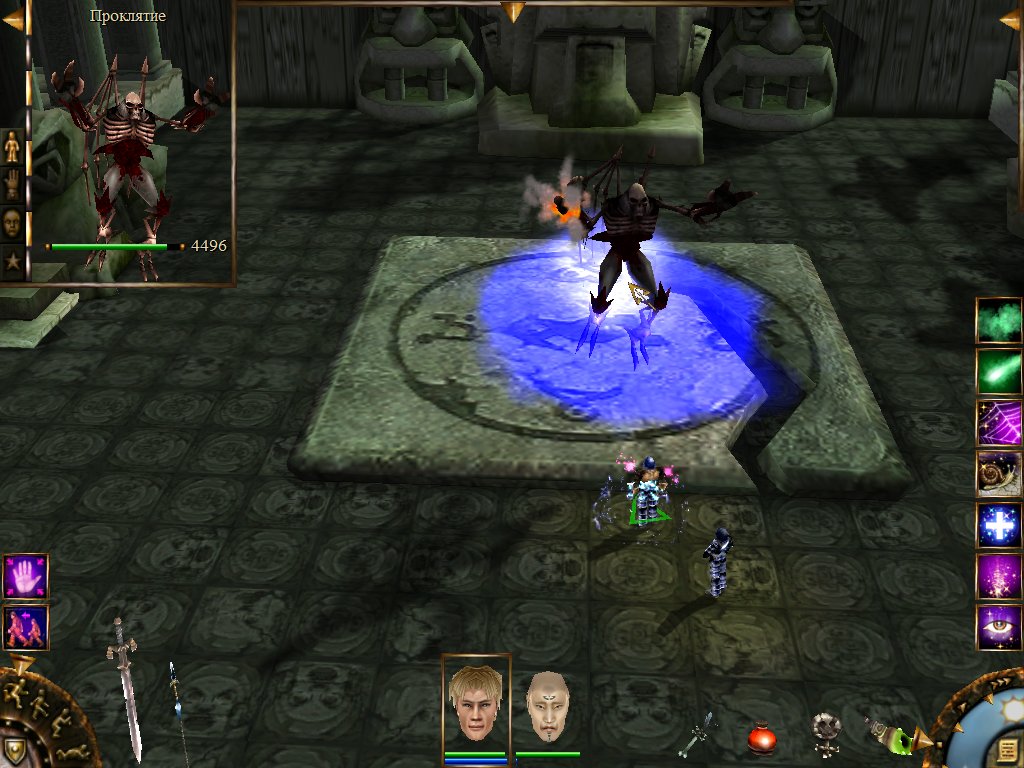Image resolution: width=1024 pixels, height=768 pixels.
Task: Activate the purple sparkle spell
Action: [x=998, y=577]
